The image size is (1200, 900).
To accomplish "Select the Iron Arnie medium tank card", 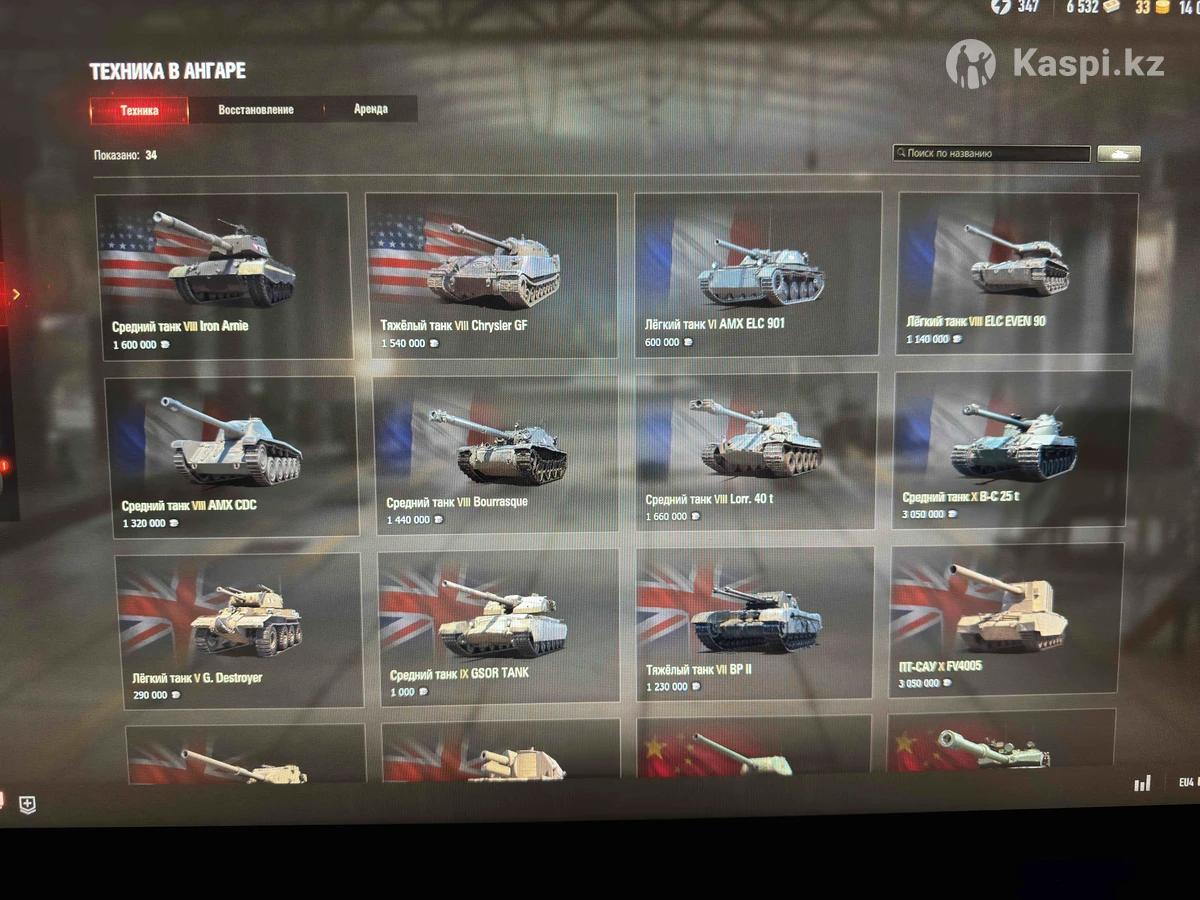I will point(223,276).
